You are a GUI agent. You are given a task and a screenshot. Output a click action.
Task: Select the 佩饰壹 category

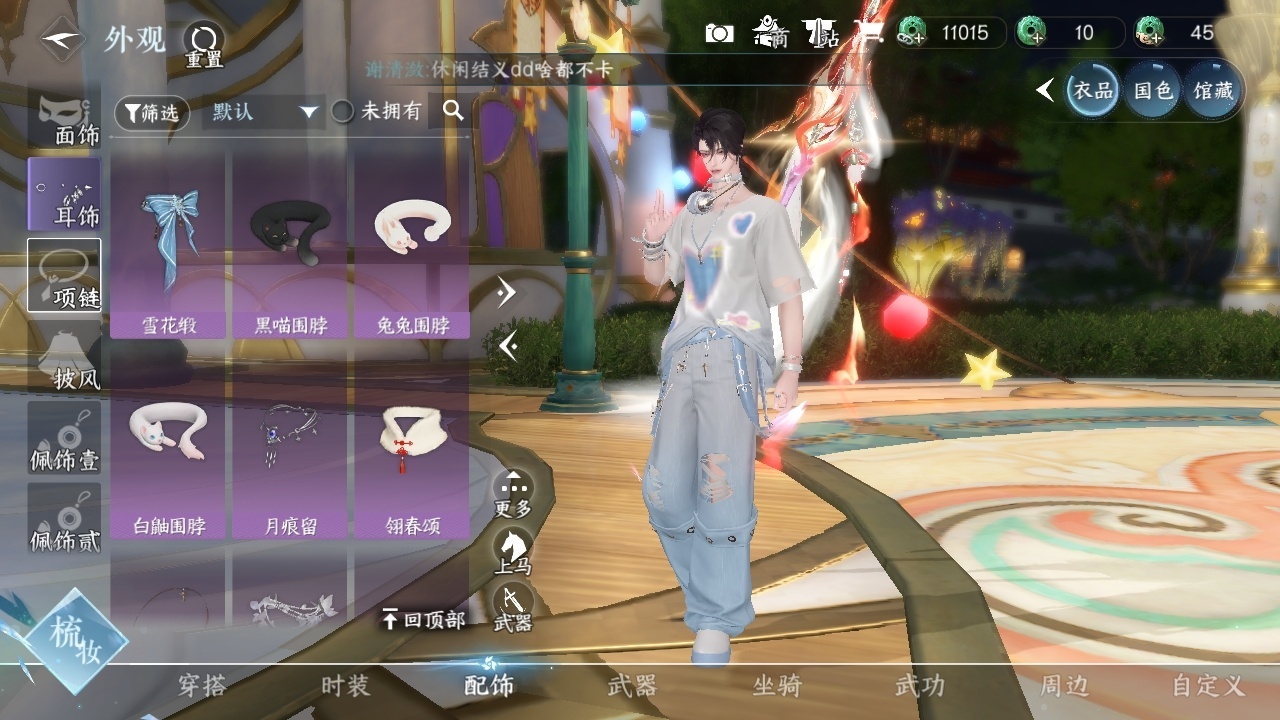coord(65,440)
